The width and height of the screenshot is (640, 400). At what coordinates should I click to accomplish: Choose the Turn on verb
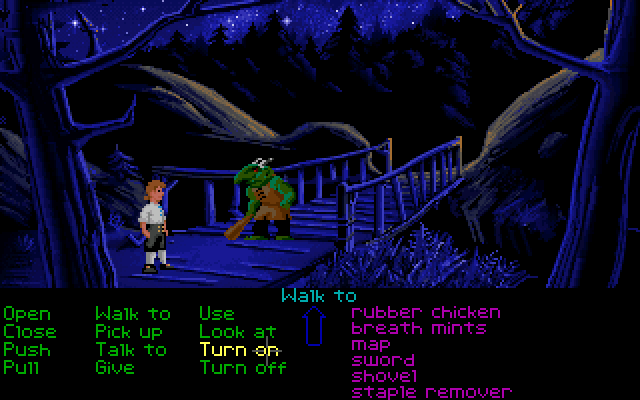(x=239, y=349)
